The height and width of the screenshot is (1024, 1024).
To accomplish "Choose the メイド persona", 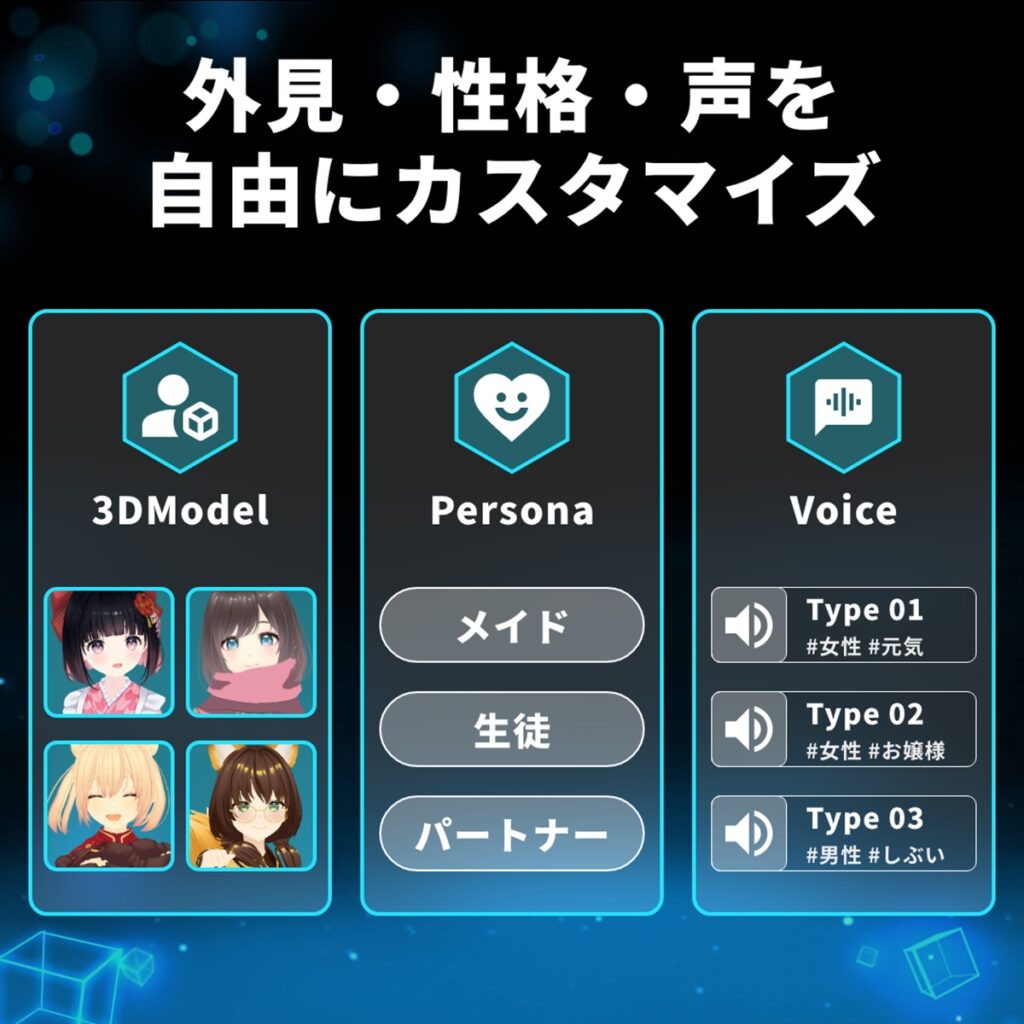I will pos(511,625).
